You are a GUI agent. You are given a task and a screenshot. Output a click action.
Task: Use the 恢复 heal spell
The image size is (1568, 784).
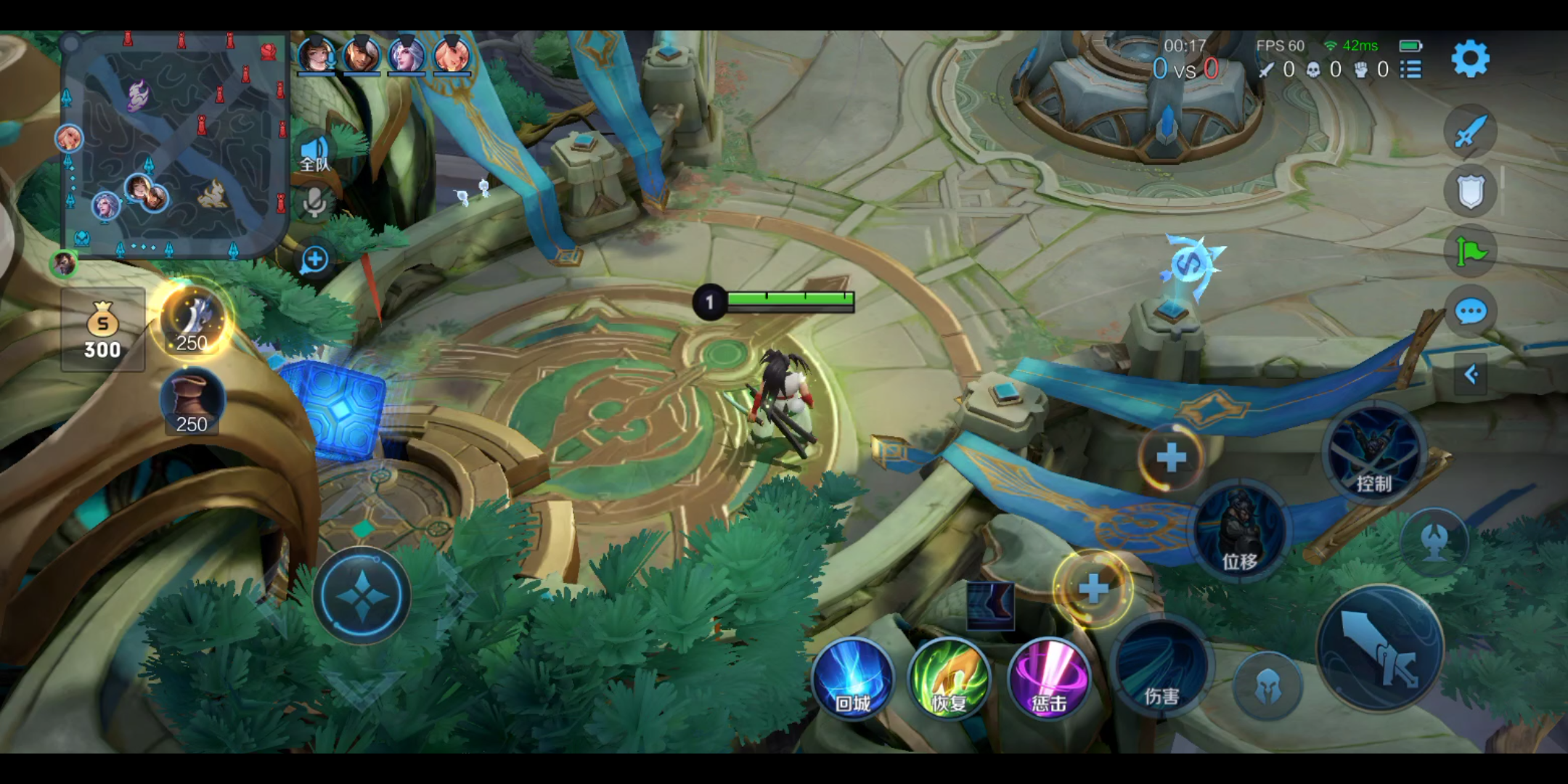(950, 679)
